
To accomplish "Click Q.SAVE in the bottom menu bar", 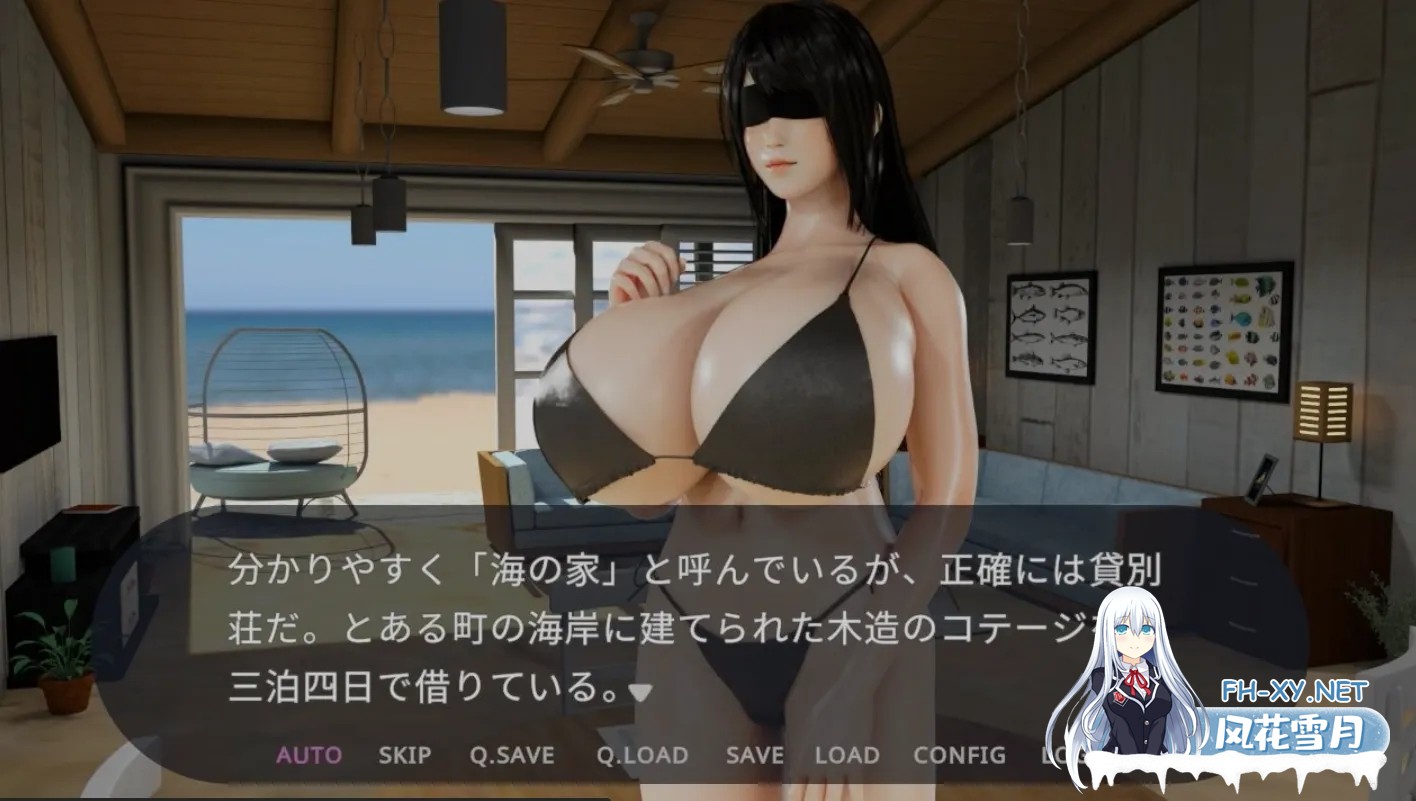I will tap(512, 756).
